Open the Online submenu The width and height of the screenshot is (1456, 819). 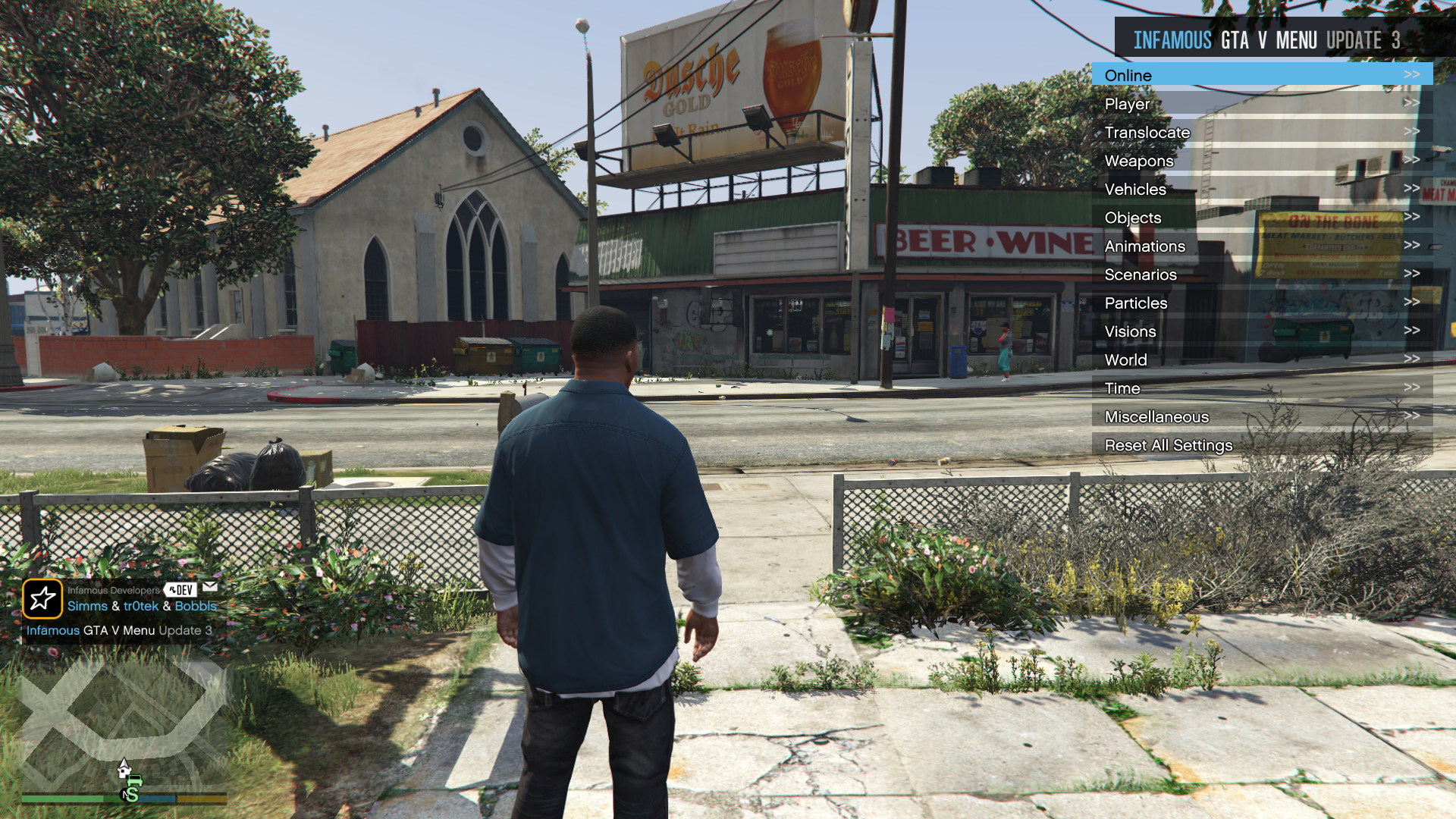tap(1261, 75)
